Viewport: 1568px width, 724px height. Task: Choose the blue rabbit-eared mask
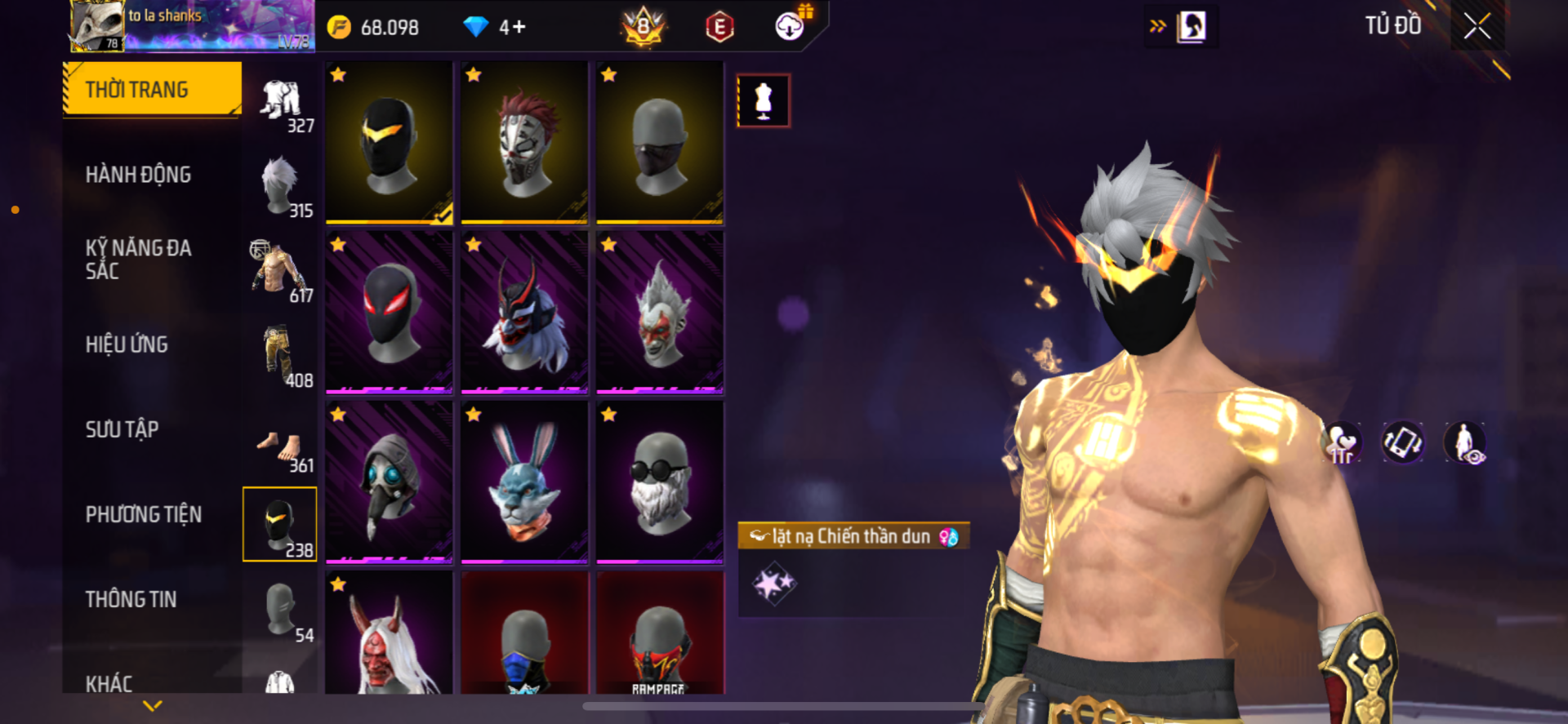[524, 482]
